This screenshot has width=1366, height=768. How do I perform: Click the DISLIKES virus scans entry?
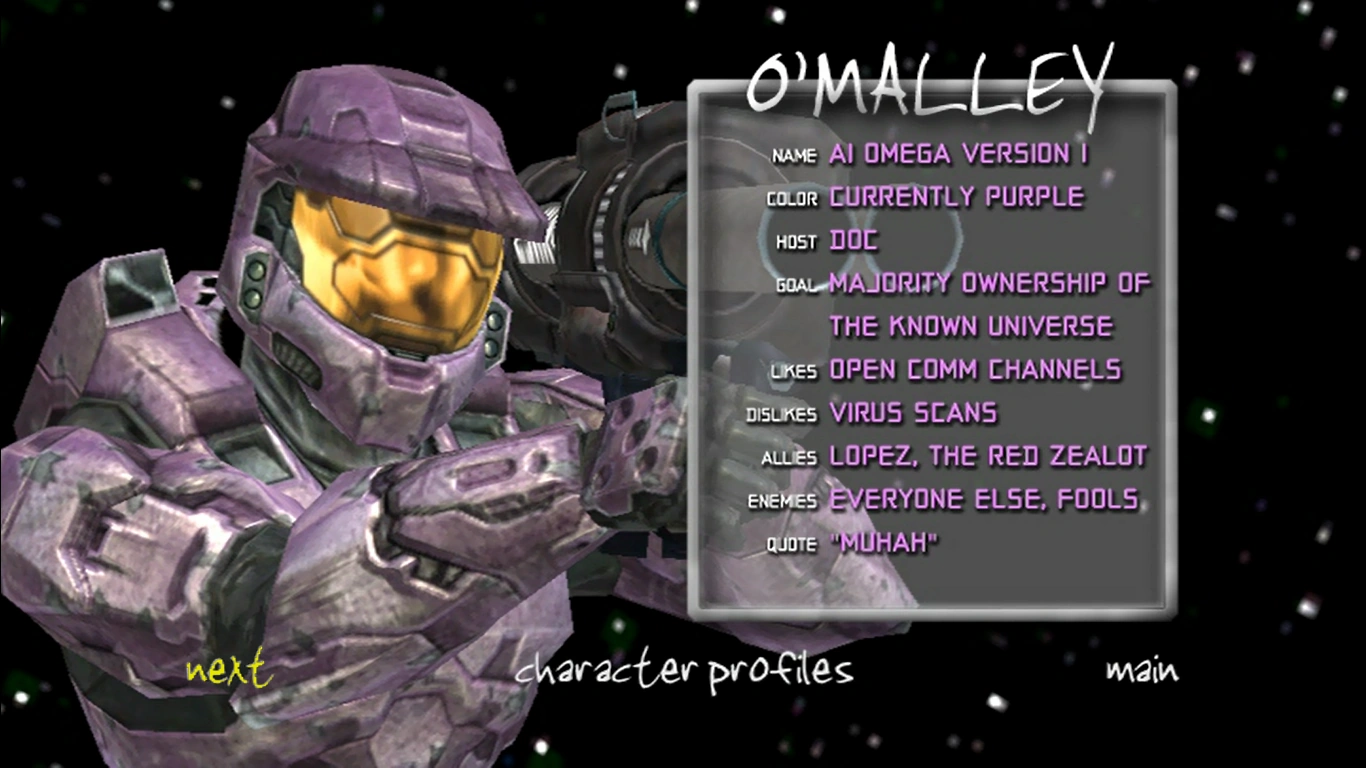[x=912, y=413]
